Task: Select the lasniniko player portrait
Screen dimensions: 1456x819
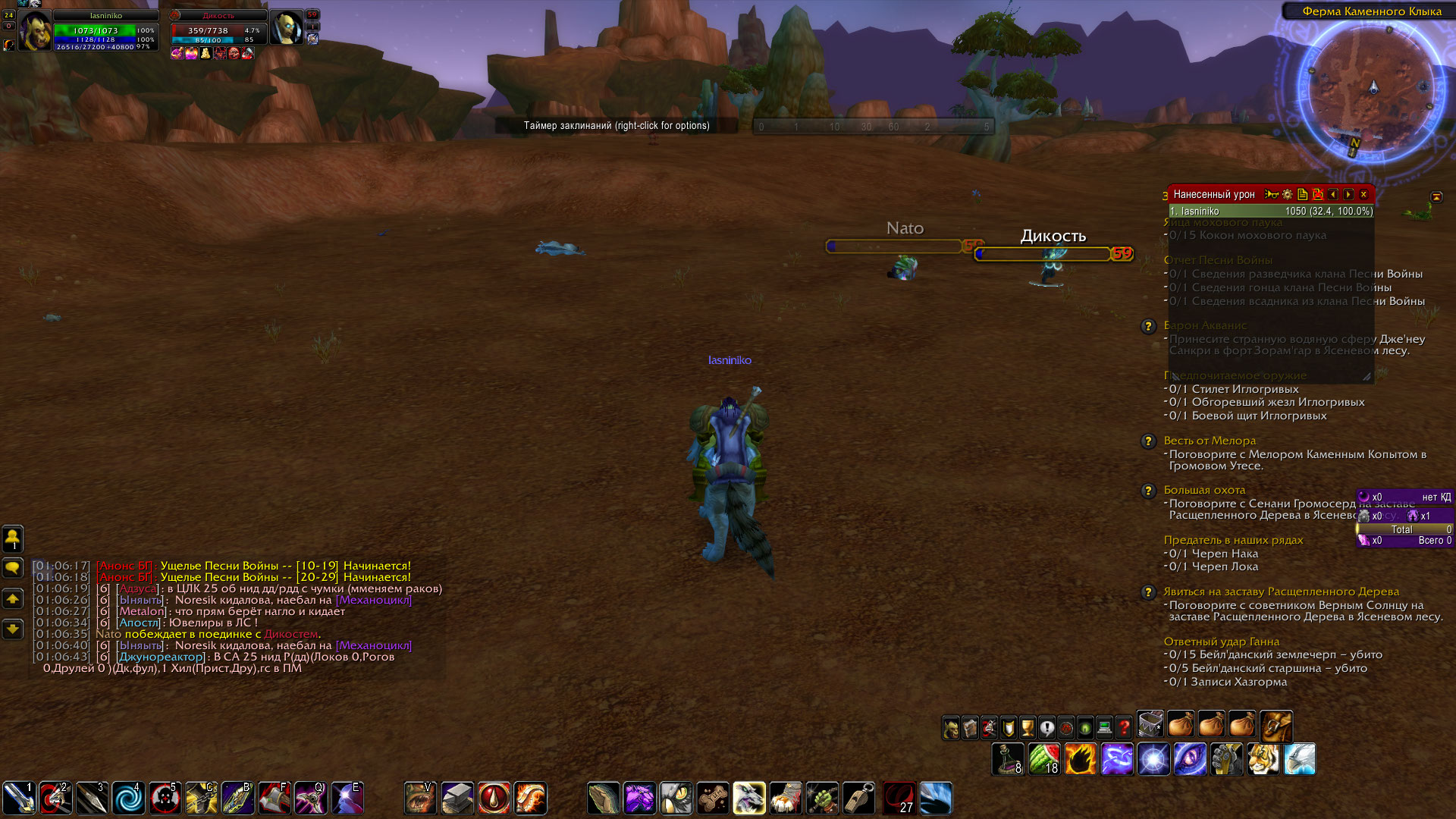Action: [35, 32]
